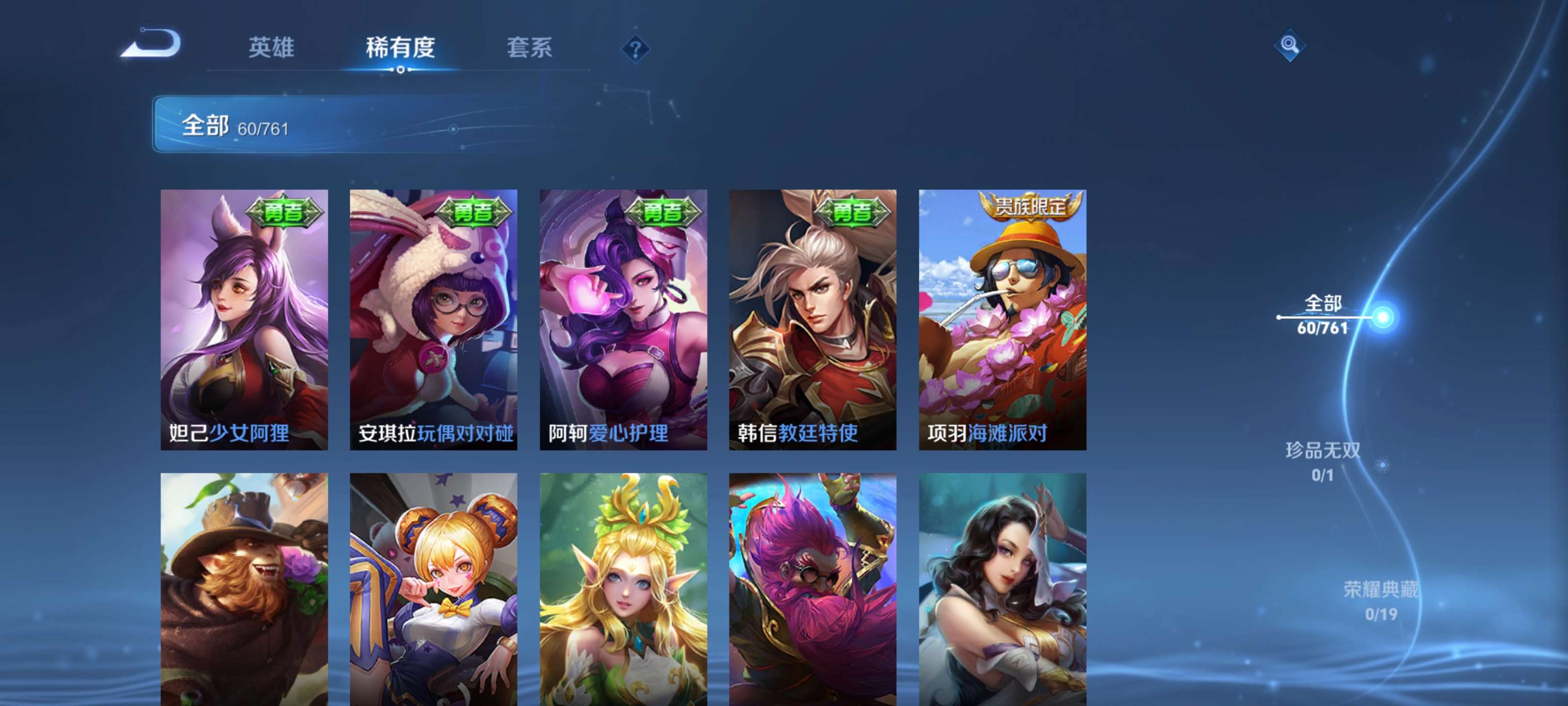Select the 安琪拉 玩偶对对碰 skin card
This screenshot has height=706, width=1568.
pos(433,319)
